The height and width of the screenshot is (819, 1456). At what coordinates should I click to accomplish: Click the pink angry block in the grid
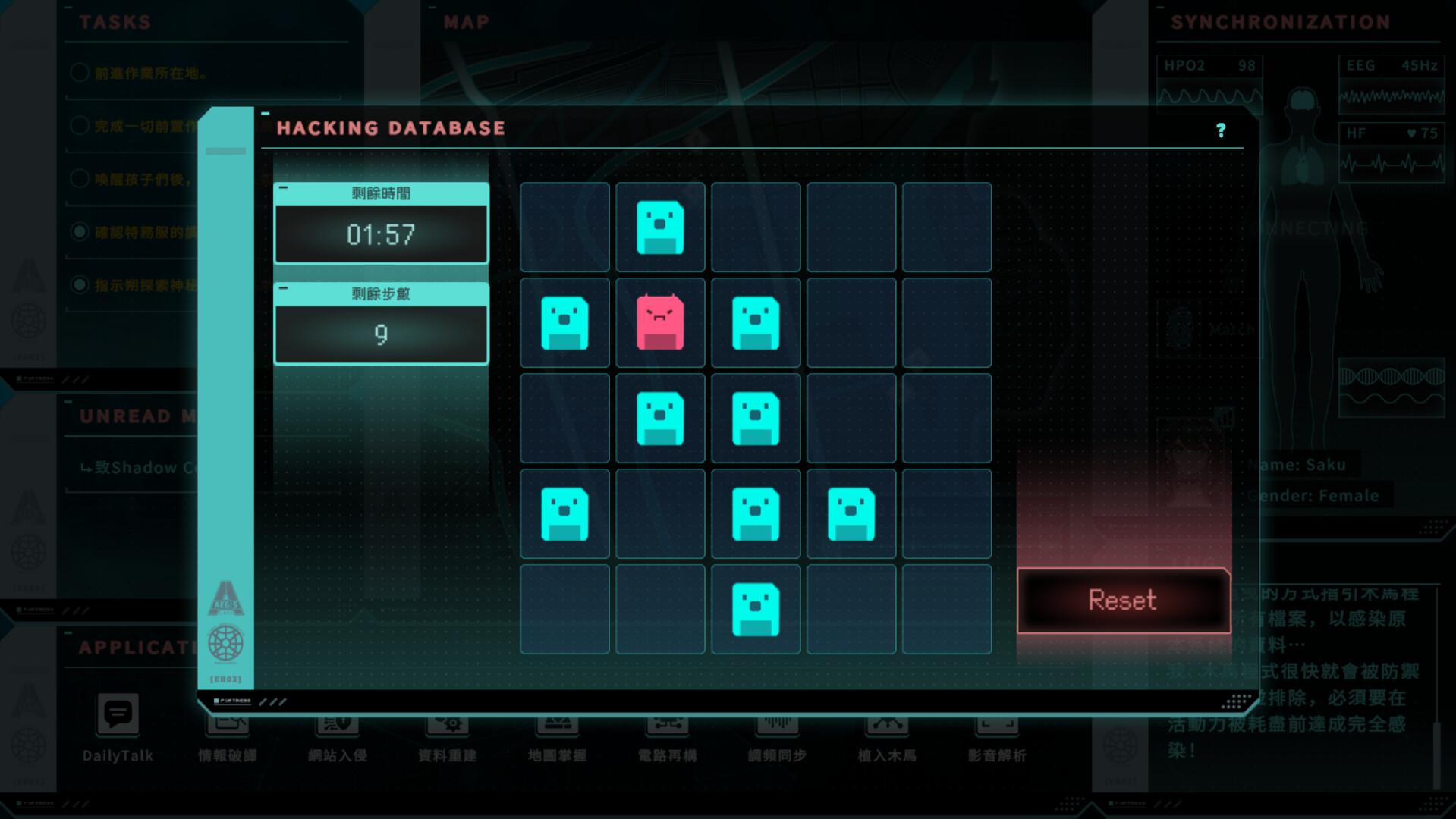(x=659, y=322)
